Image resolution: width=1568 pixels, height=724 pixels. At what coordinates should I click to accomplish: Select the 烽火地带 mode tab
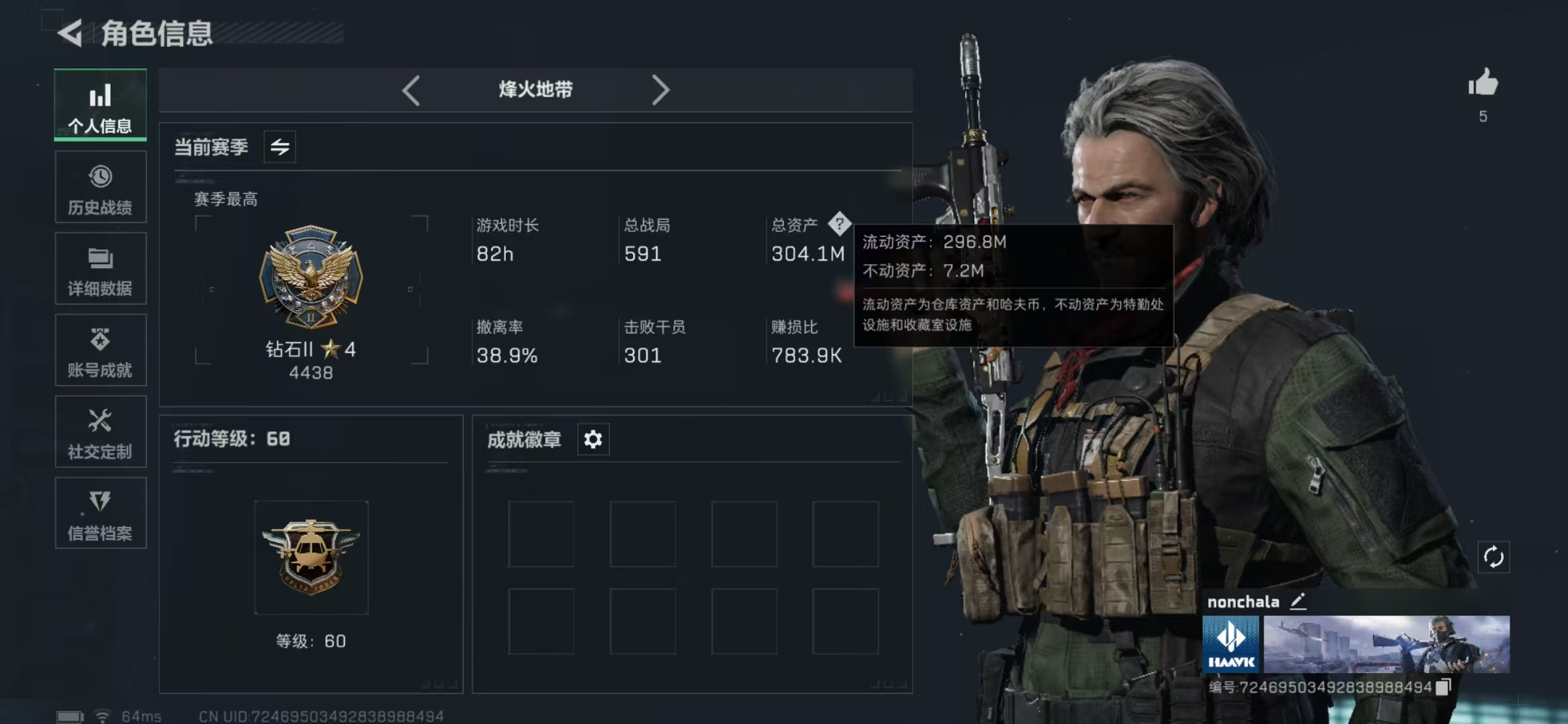(x=536, y=90)
